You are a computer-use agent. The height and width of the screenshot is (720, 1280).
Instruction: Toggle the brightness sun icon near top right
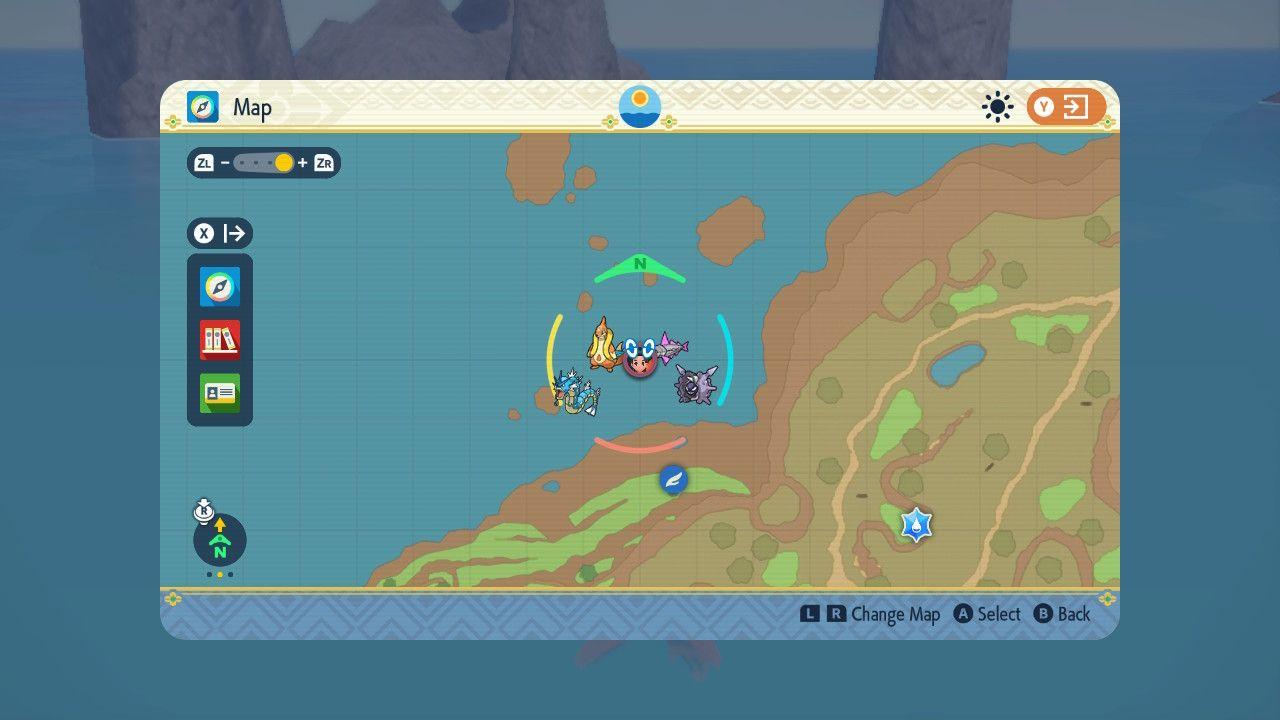996,105
